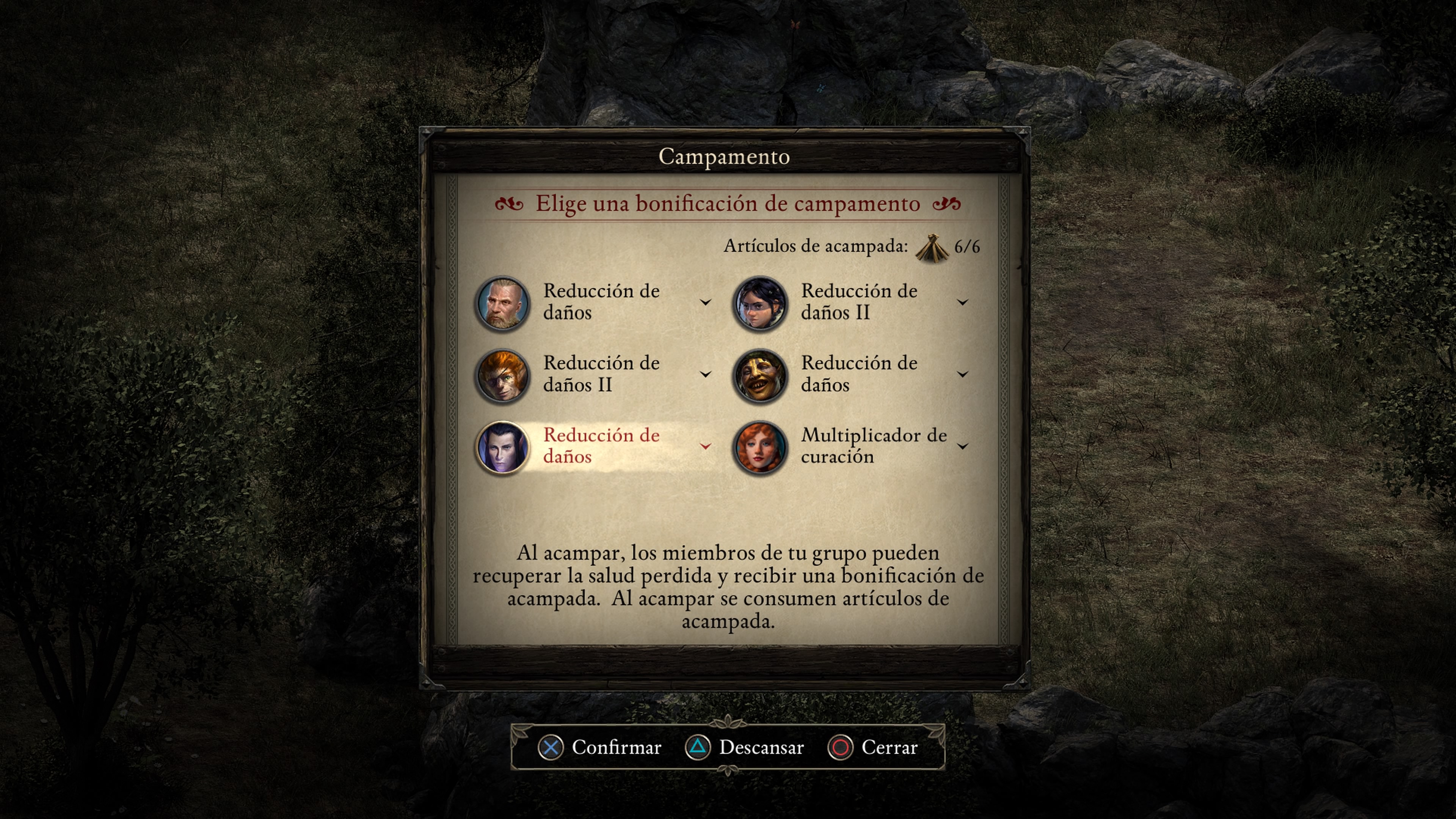This screenshot has width=1456, height=819.
Task: Open the Multiplicador de curación dropdown
Action: pyautogui.click(x=963, y=447)
